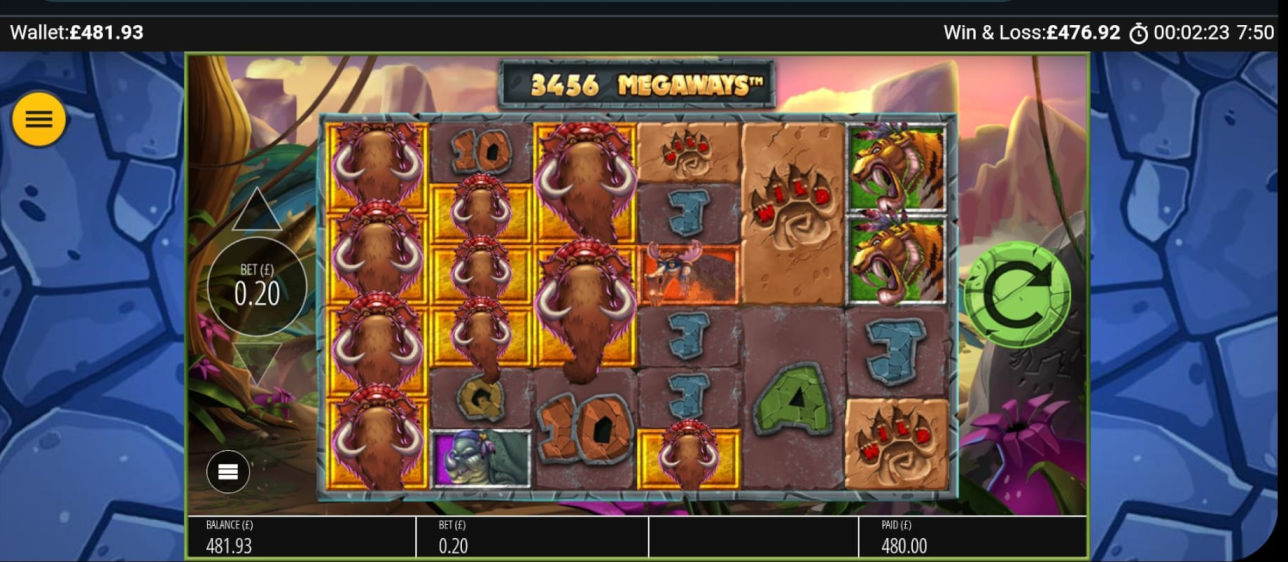Open the white round paytable menu button
The height and width of the screenshot is (562, 1288).
coord(228,472)
